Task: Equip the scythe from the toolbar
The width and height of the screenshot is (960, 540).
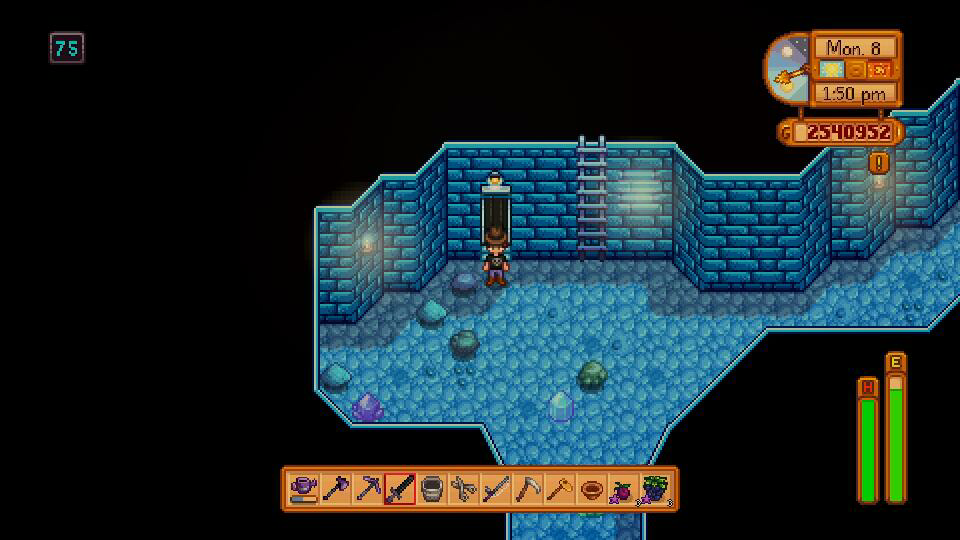Action: coord(528,489)
